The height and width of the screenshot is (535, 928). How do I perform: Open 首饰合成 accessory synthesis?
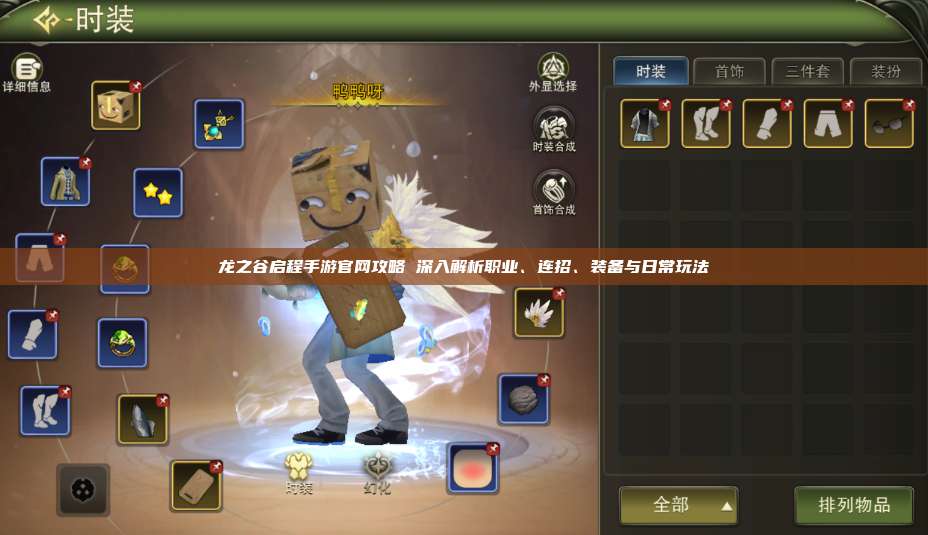click(x=553, y=190)
